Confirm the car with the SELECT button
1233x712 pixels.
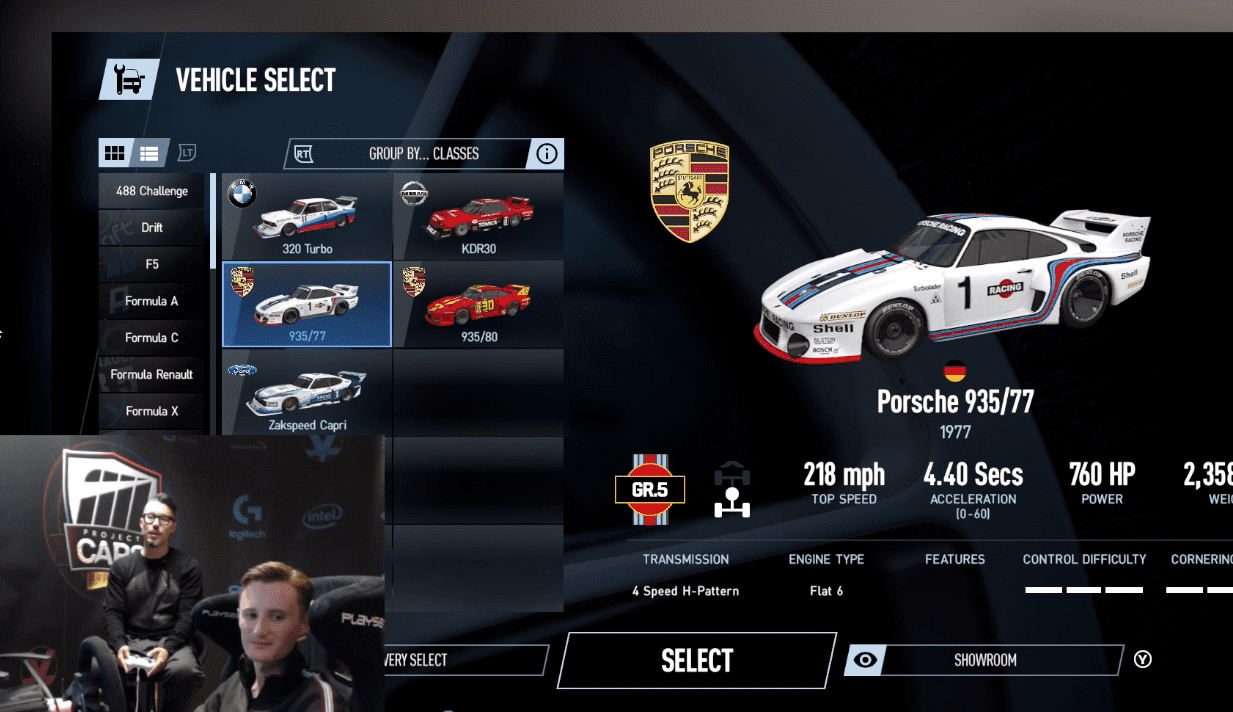pos(696,660)
